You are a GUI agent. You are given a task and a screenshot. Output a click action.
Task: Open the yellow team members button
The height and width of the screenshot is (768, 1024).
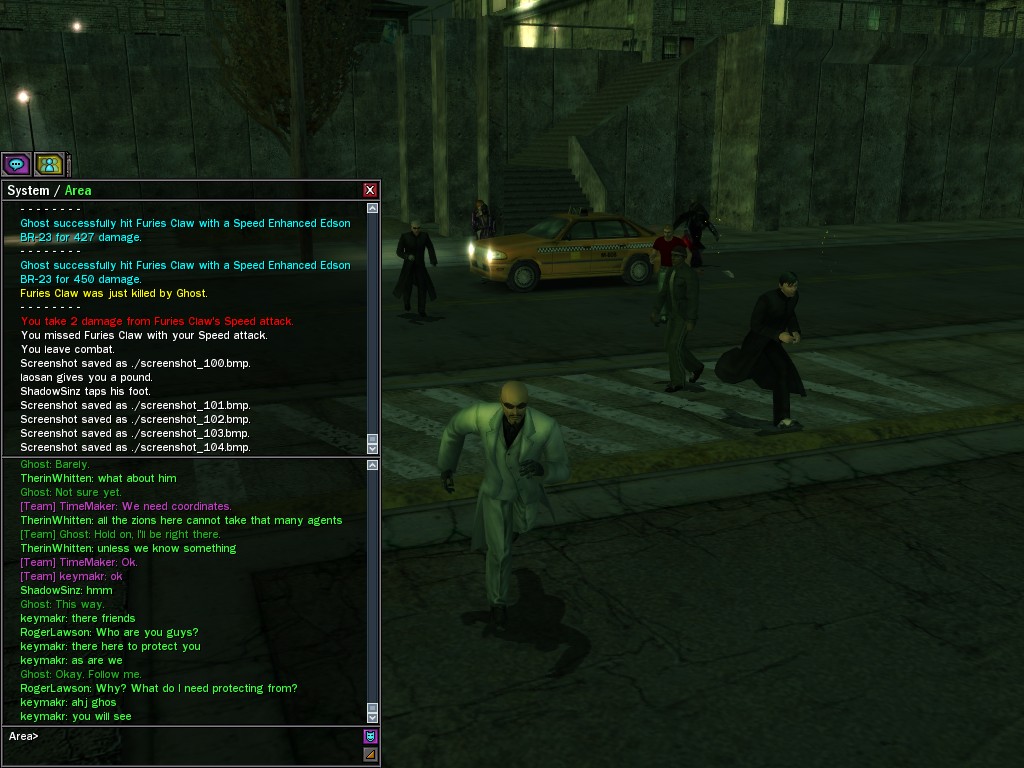point(49,164)
